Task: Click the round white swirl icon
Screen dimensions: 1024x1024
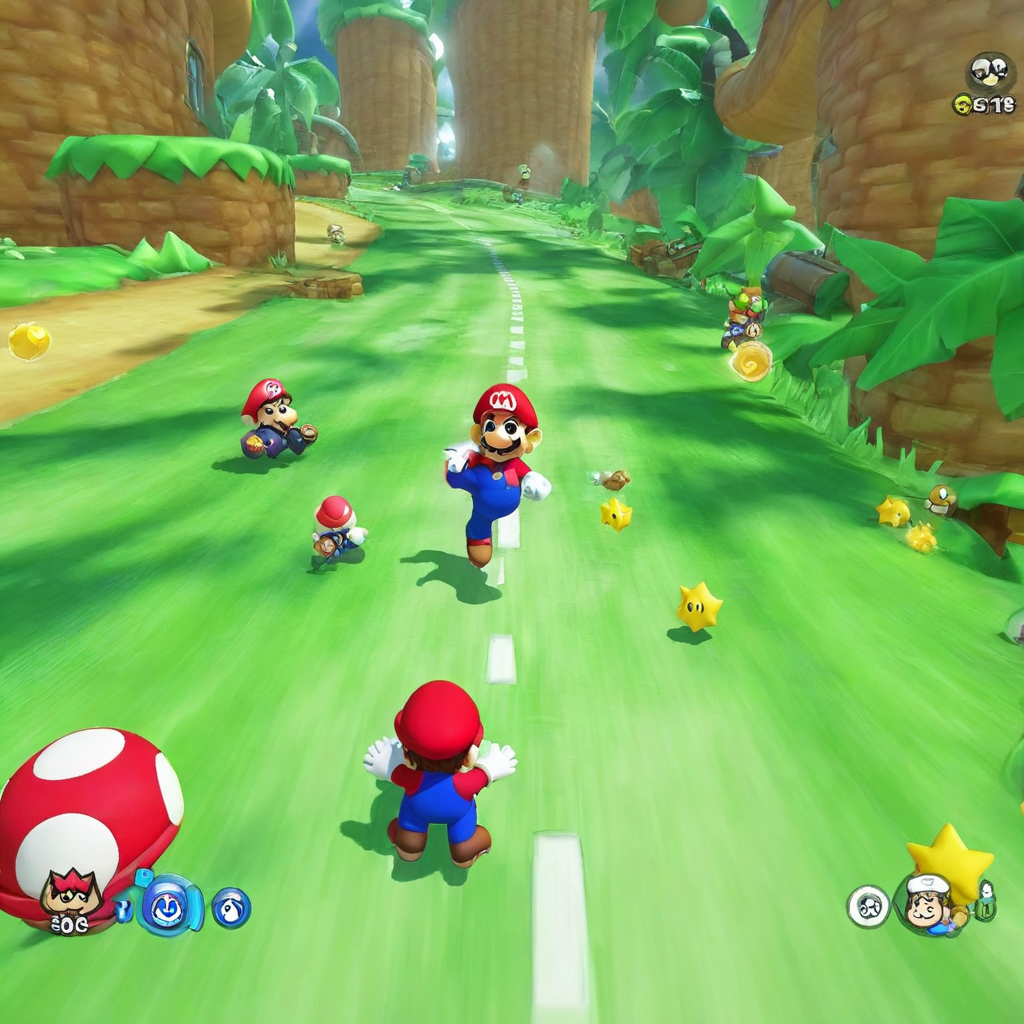Action: click(x=868, y=906)
